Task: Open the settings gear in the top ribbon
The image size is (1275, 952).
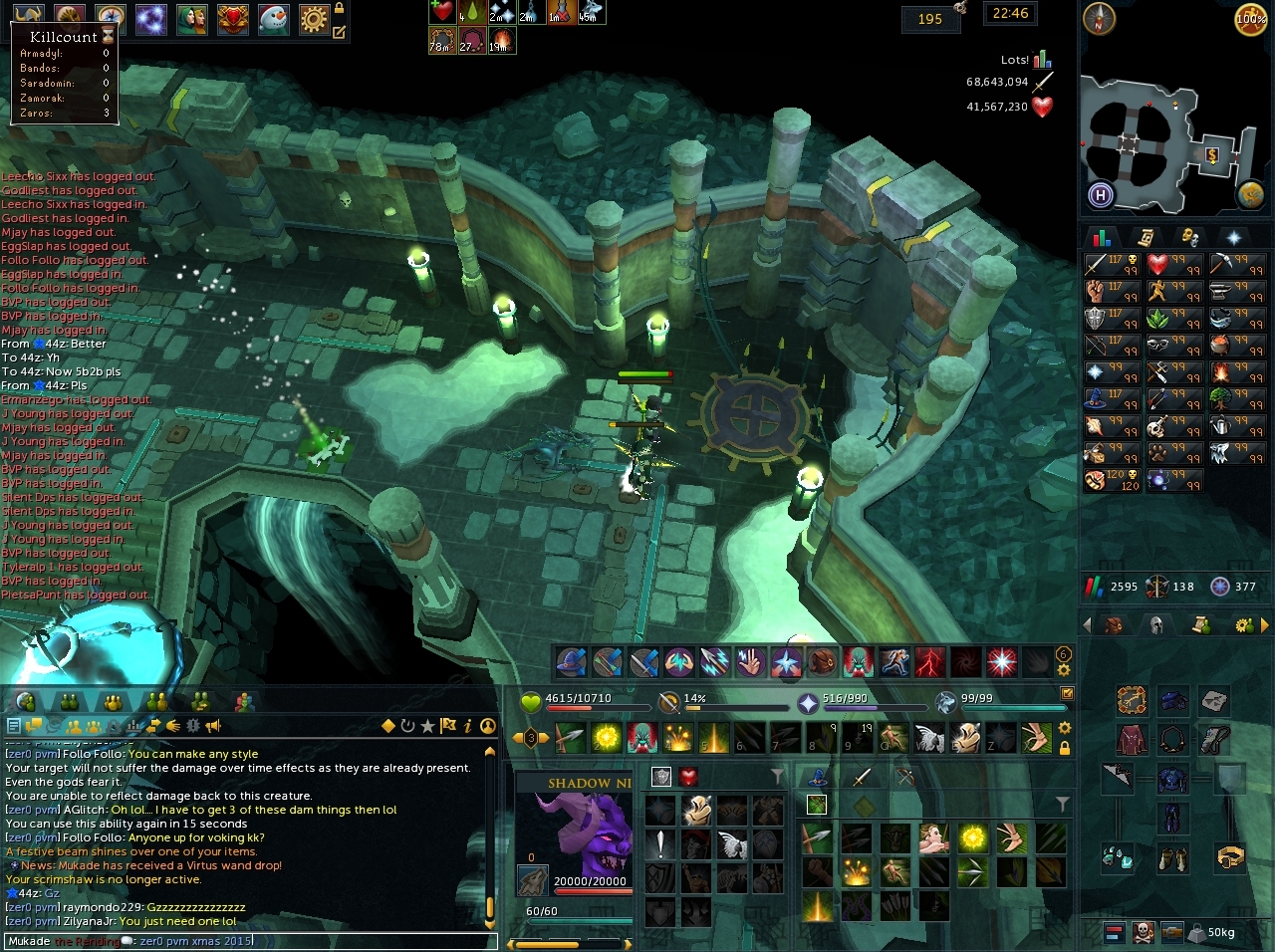Action: point(314,18)
